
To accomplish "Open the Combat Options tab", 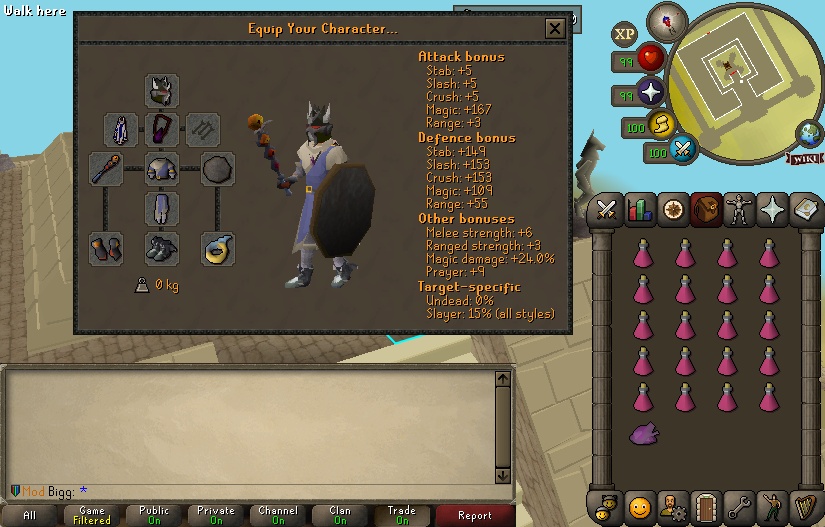I will (x=605, y=210).
